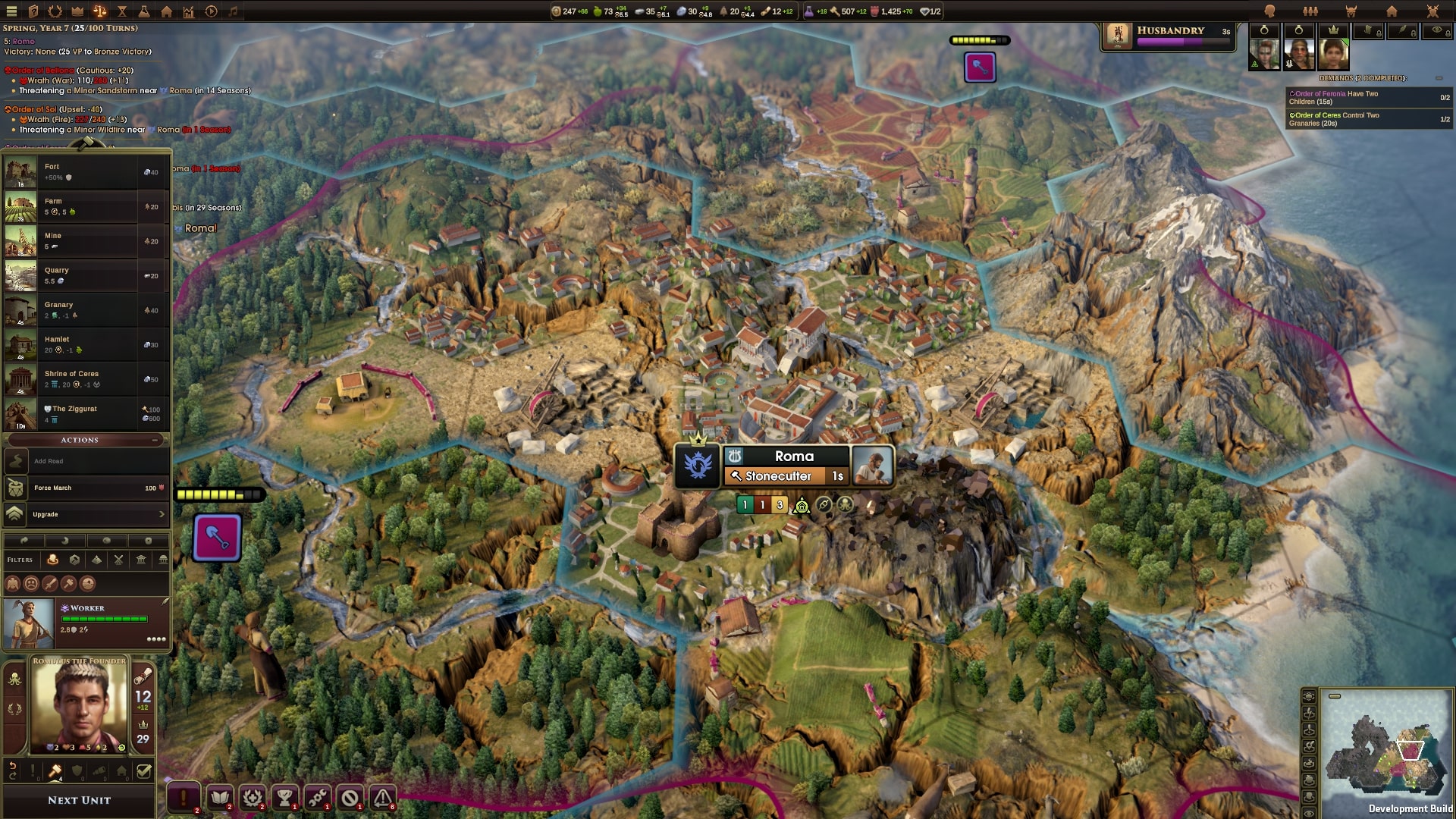Select the Mine build option
This screenshot has height=819, width=1456.
[86, 241]
